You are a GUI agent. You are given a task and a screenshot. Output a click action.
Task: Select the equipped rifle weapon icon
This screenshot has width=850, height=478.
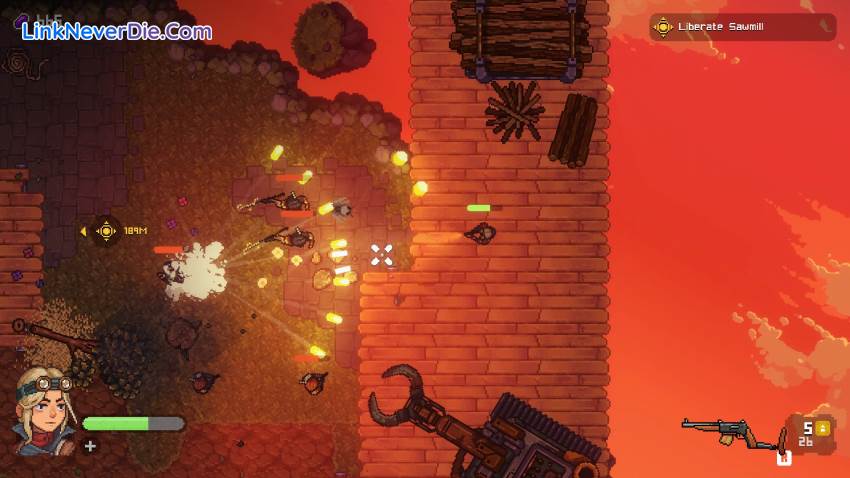tap(730, 431)
